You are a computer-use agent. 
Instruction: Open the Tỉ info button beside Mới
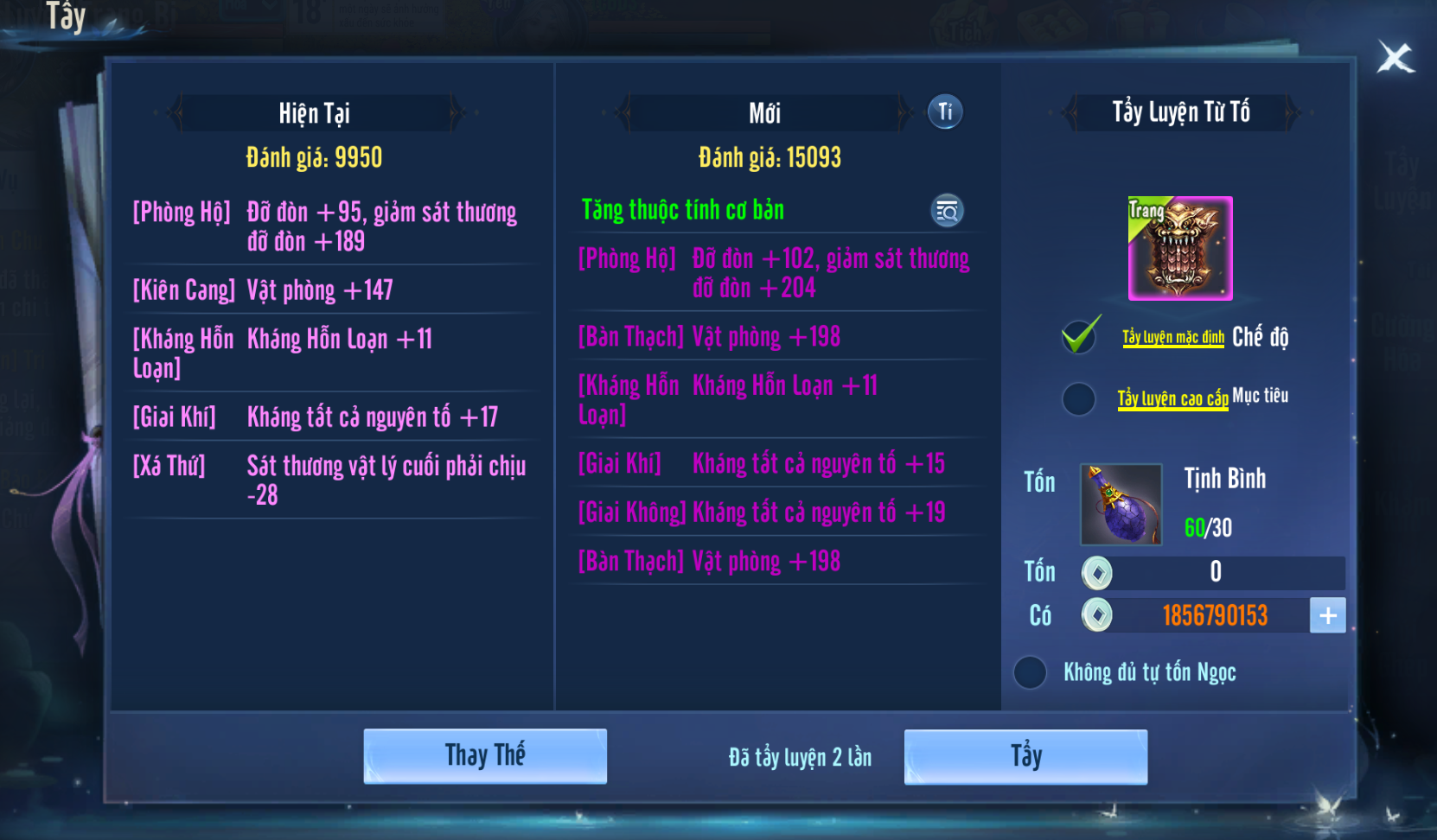tap(945, 112)
